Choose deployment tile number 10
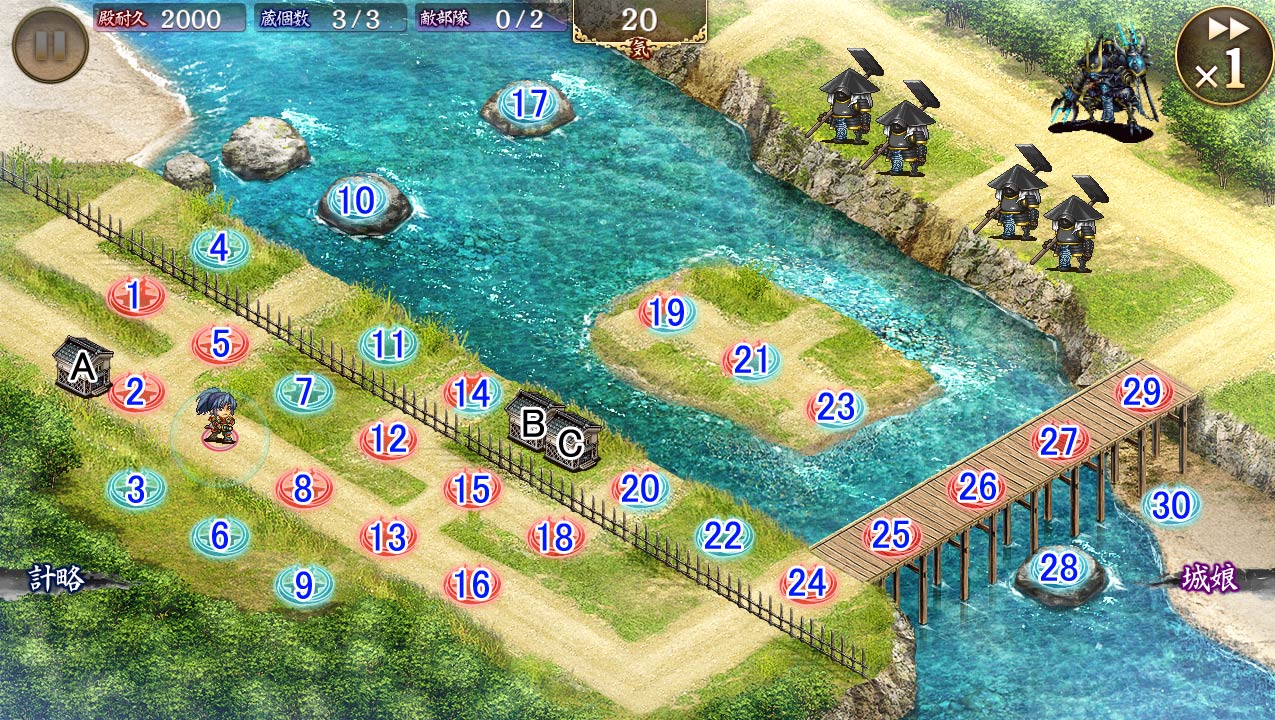Viewport: 1275px width, 720px height. click(x=356, y=201)
